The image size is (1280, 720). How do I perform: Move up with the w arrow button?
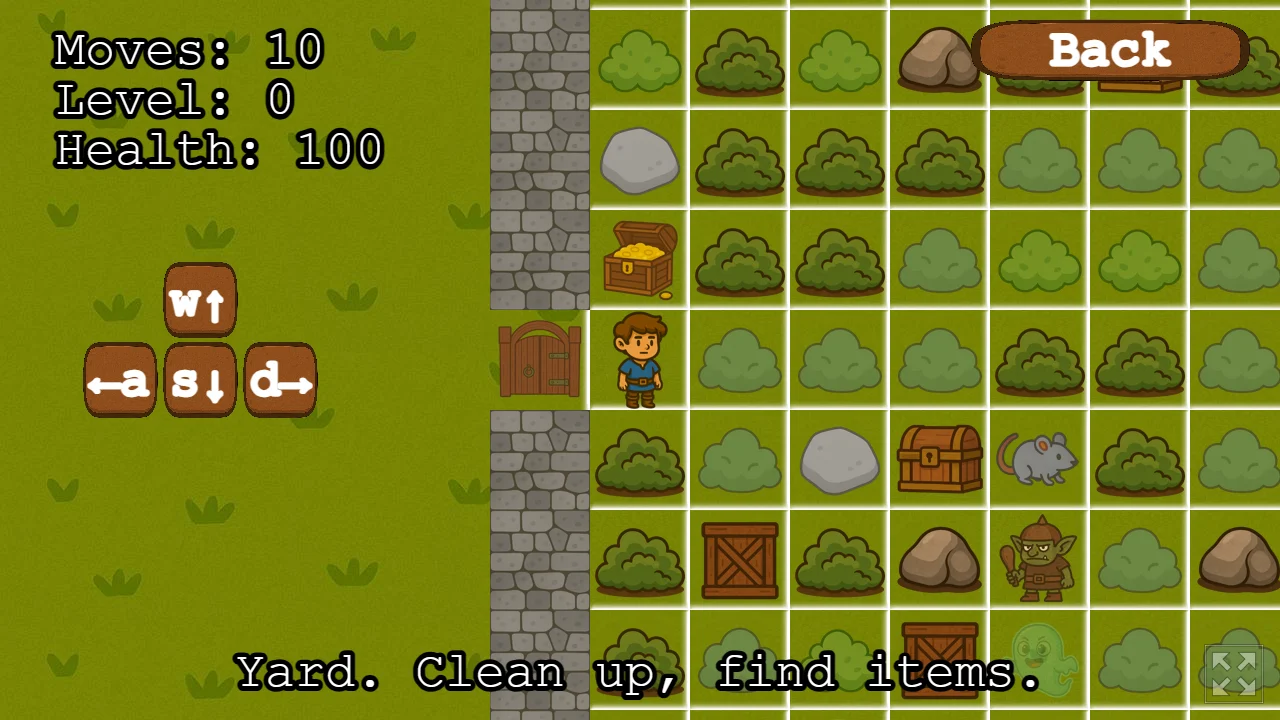(200, 300)
